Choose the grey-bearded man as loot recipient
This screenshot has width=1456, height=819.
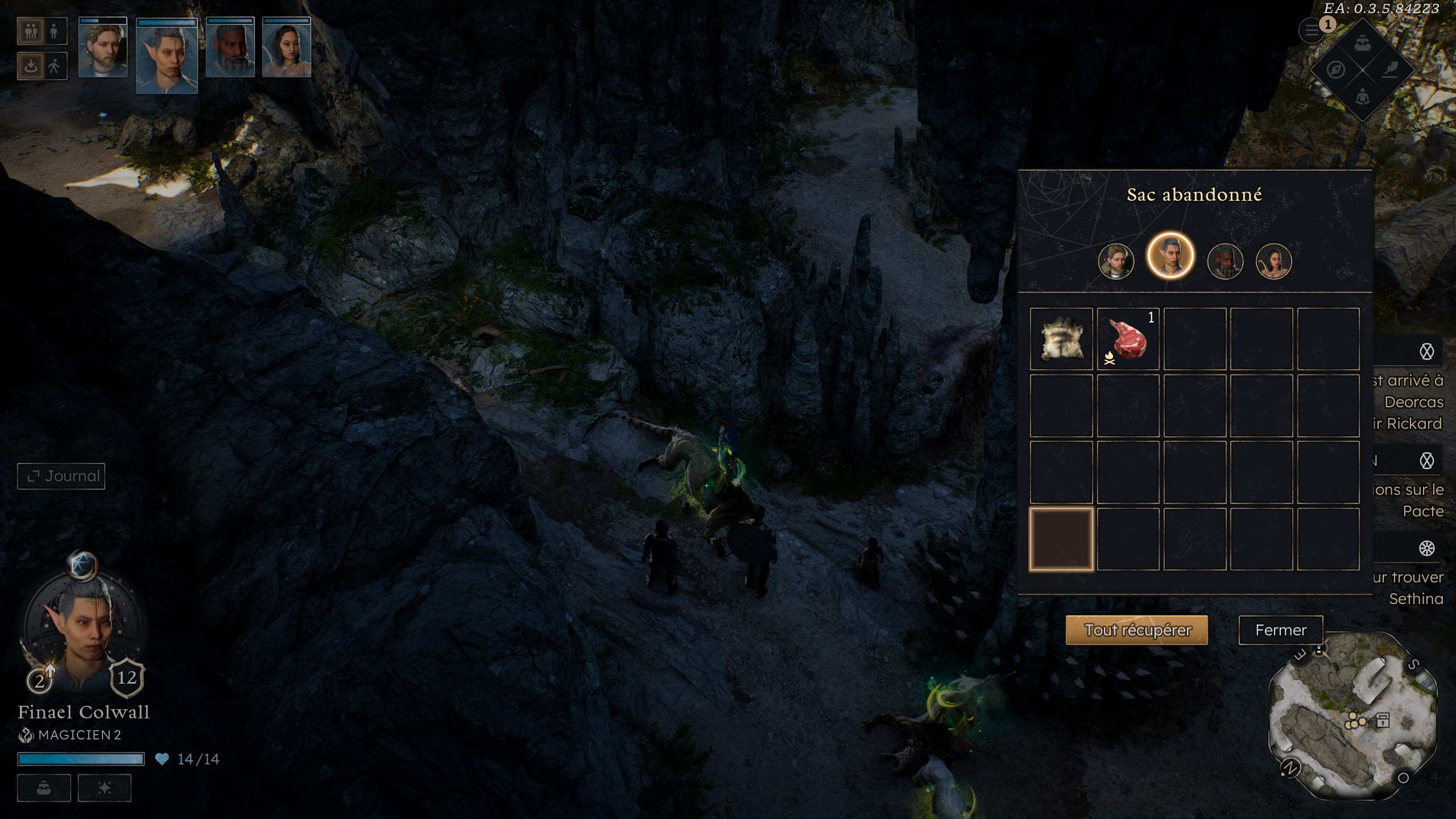pyautogui.click(x=1225, y=262)
